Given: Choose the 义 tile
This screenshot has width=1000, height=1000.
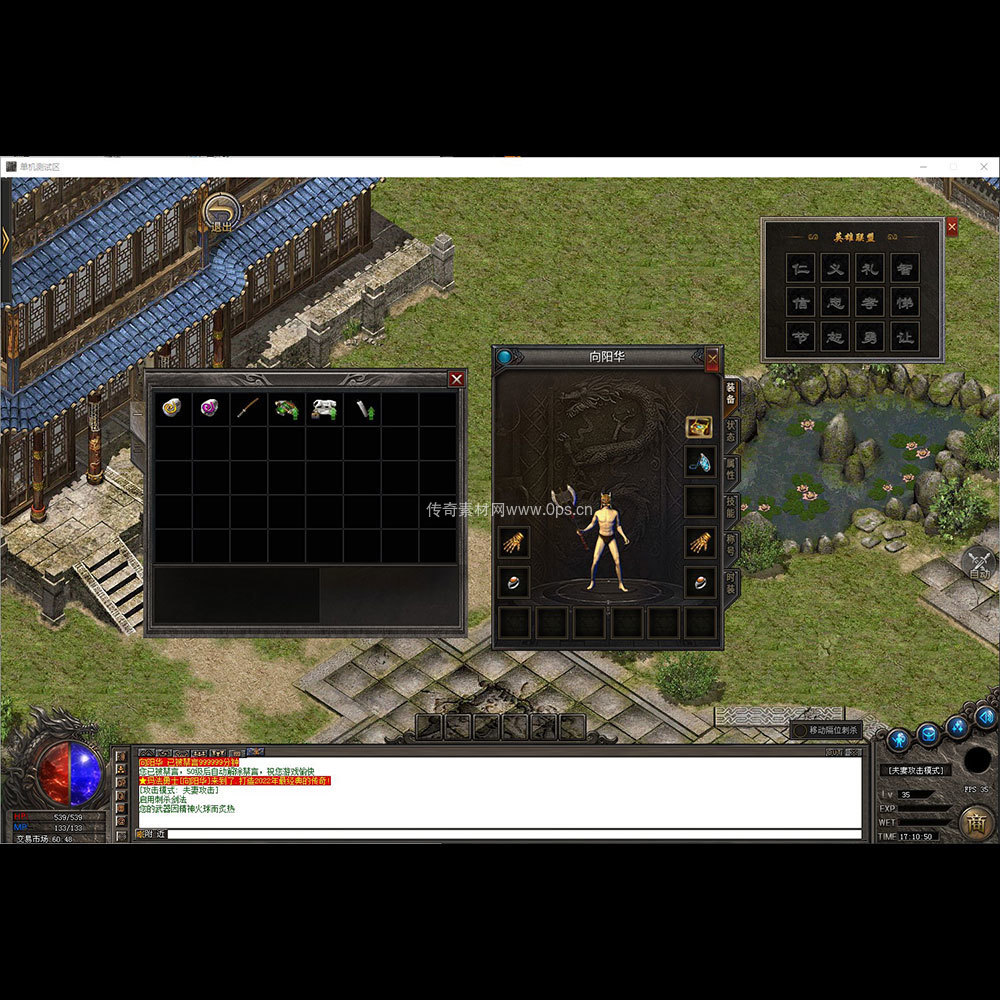Looking at the screenshot, I should (x=835, y=268).
